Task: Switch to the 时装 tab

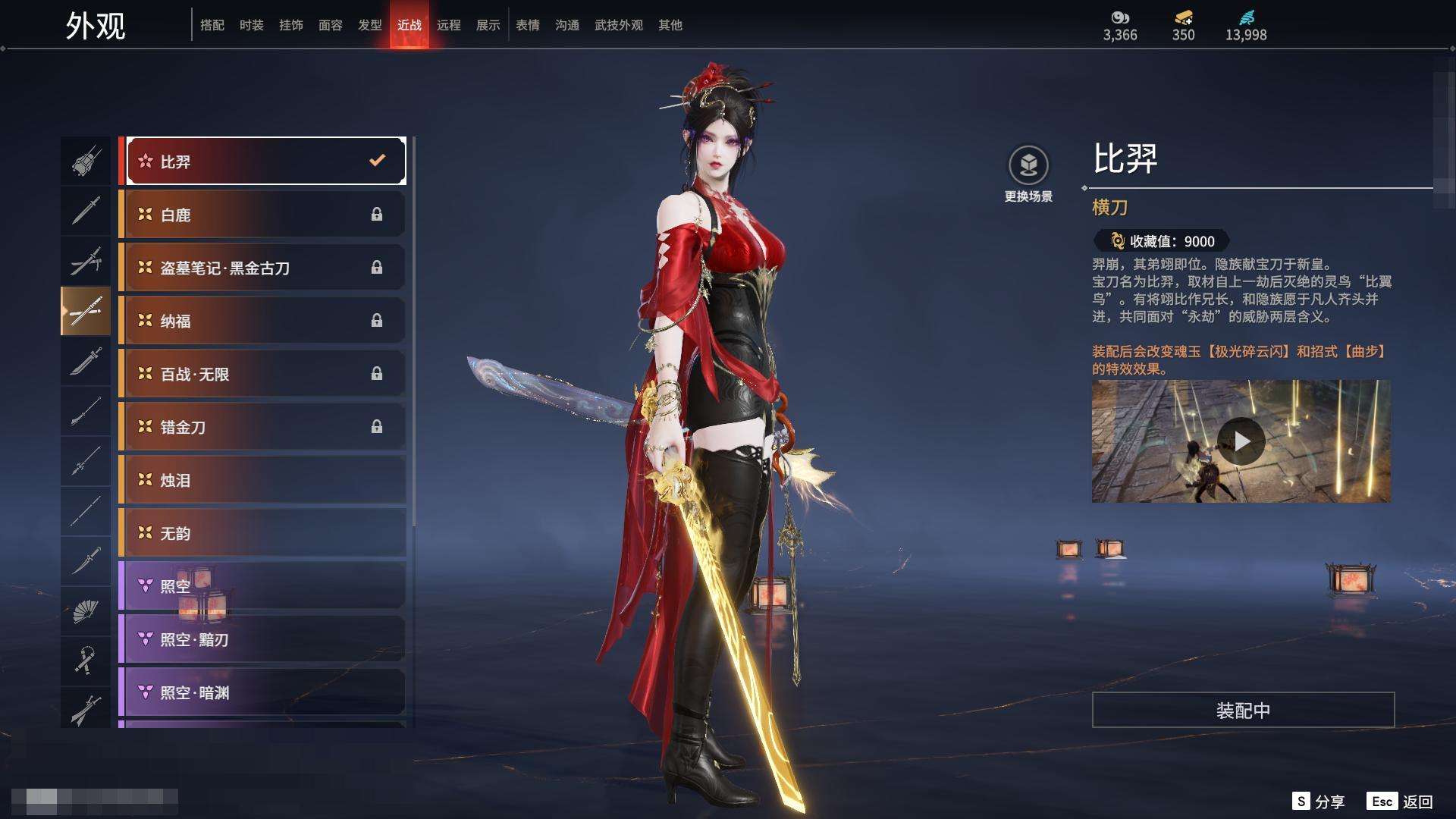Action: click(x=251, y=25)
